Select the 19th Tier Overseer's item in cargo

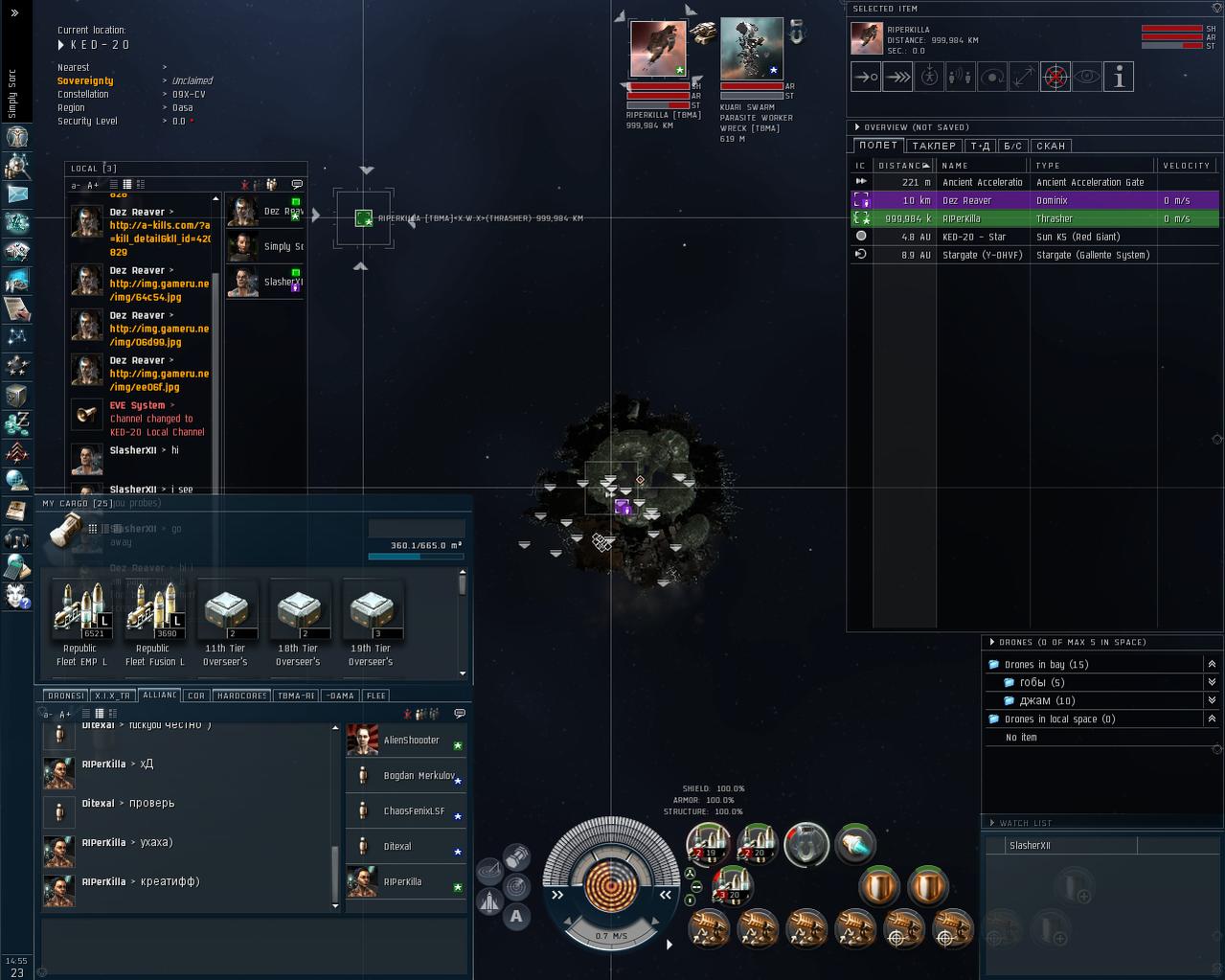pos(371,611)
